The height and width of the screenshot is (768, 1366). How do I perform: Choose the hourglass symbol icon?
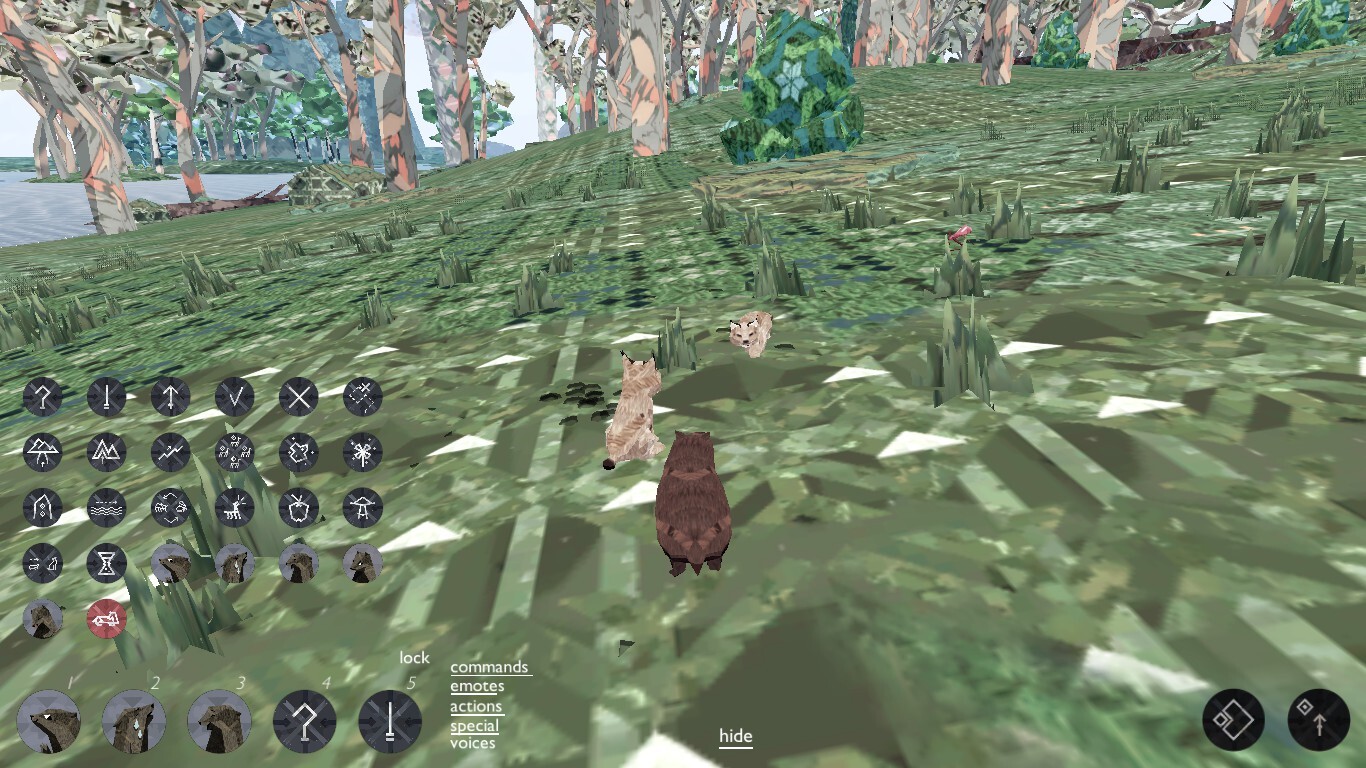click(x=106, y=564)
